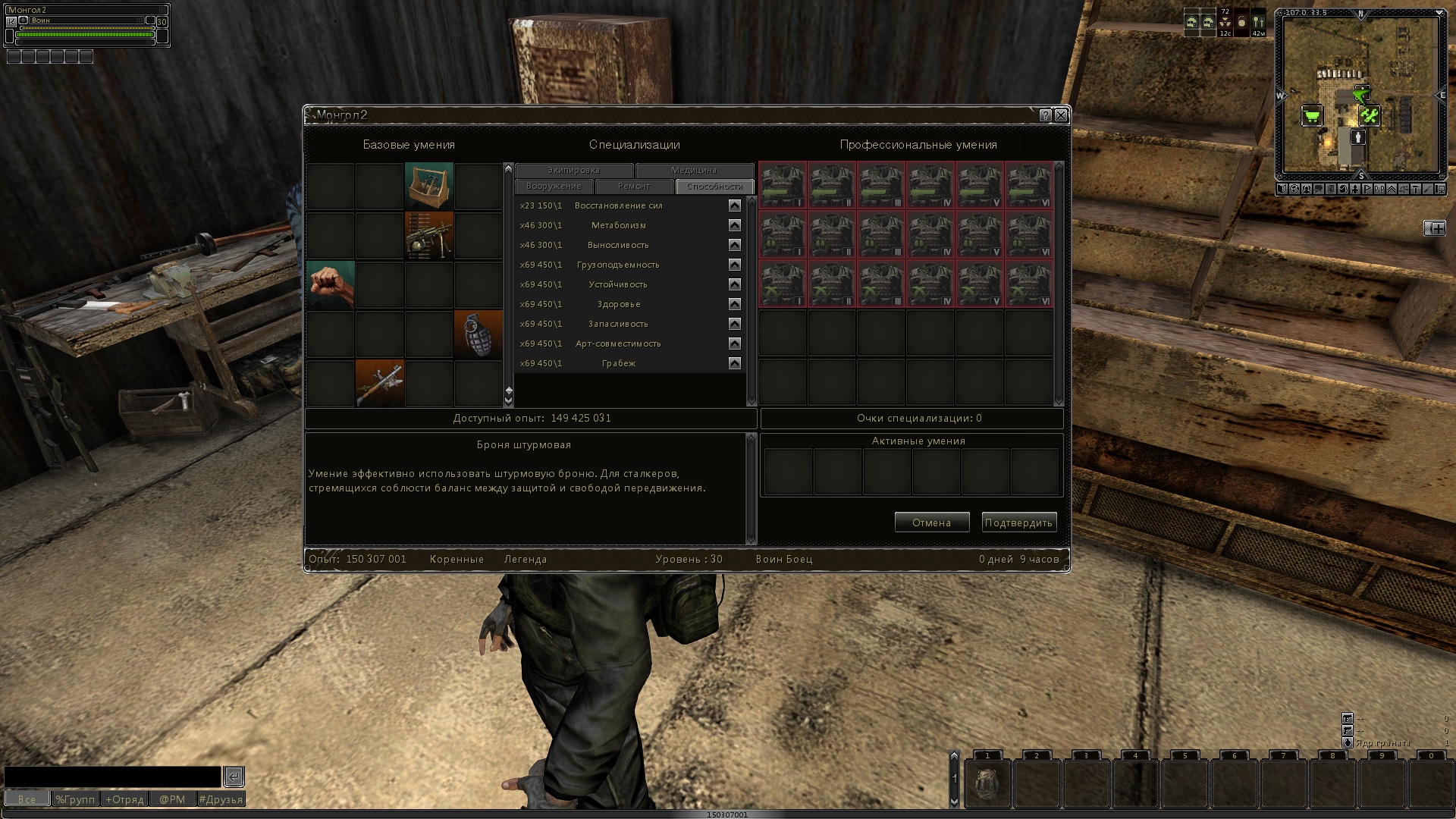
Task: Select the grenade base skill icon
Action: point(479,334)
